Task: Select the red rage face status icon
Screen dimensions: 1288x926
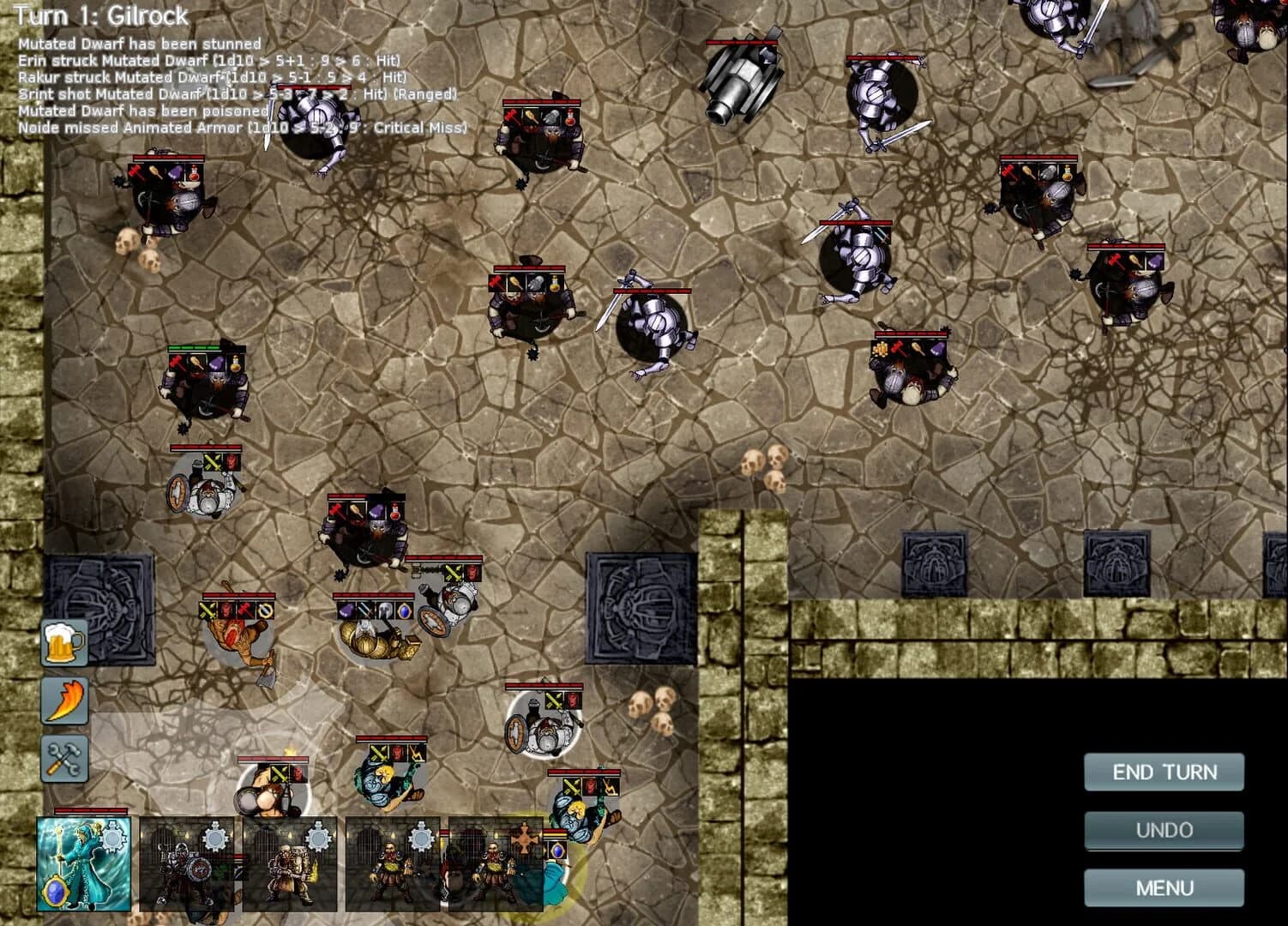Action: tap(226, 610)
